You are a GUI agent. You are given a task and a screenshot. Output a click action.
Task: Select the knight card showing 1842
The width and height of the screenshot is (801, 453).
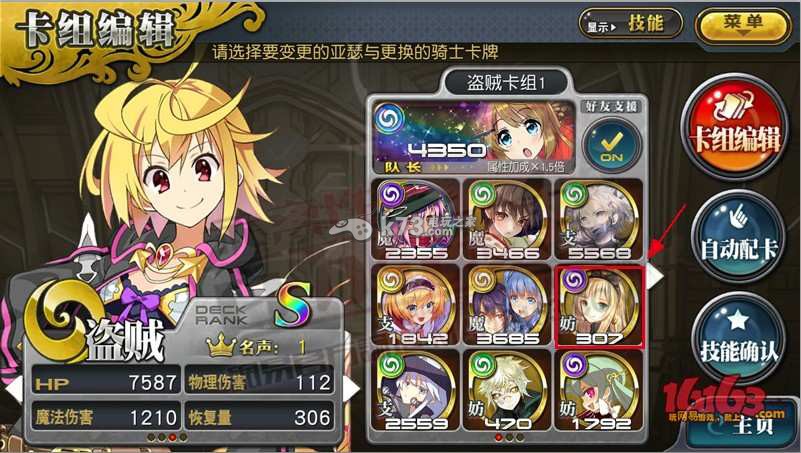[x=415, y=304]
